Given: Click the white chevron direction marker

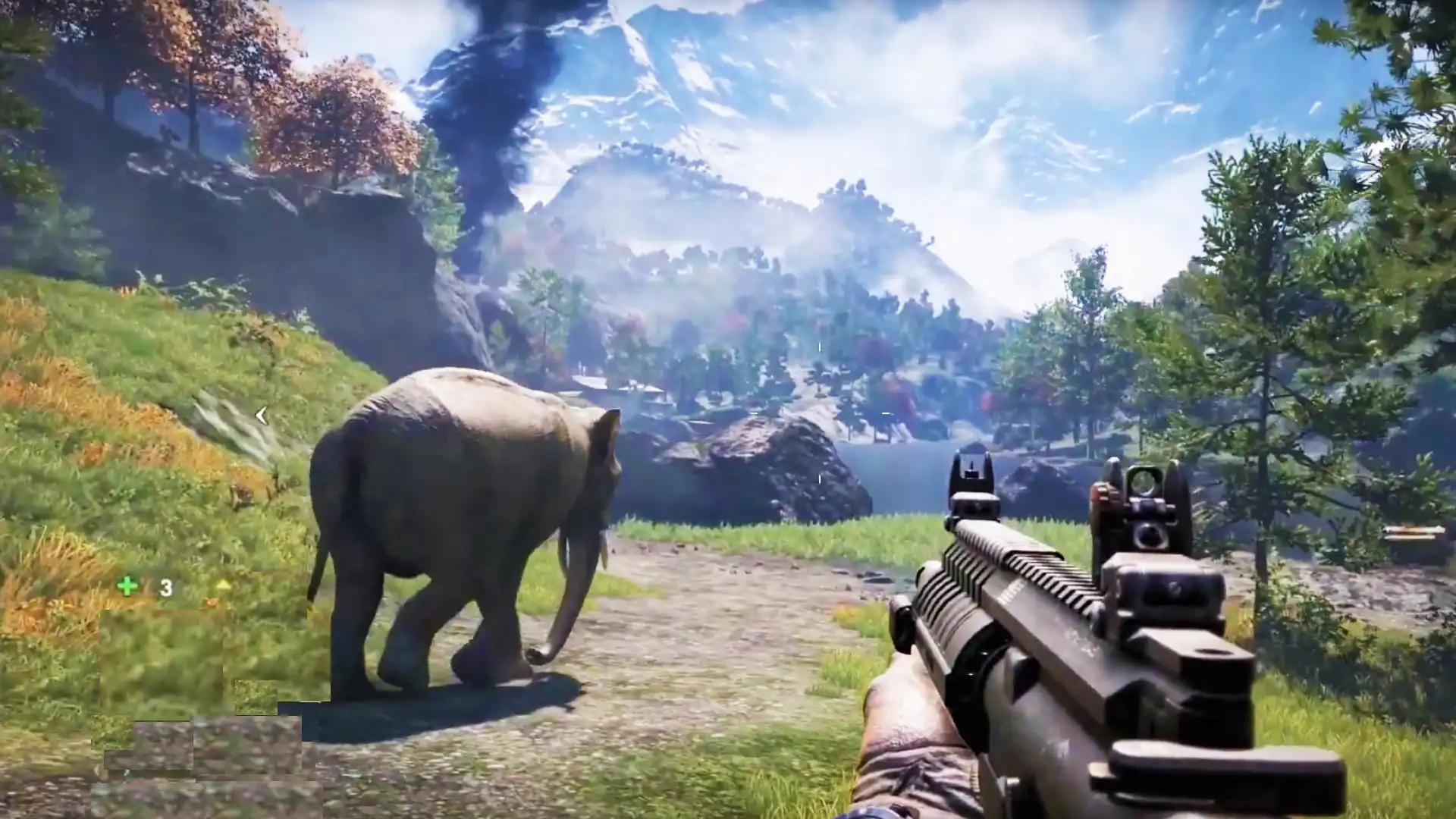Looking at the screenshot, I should 262,414.
